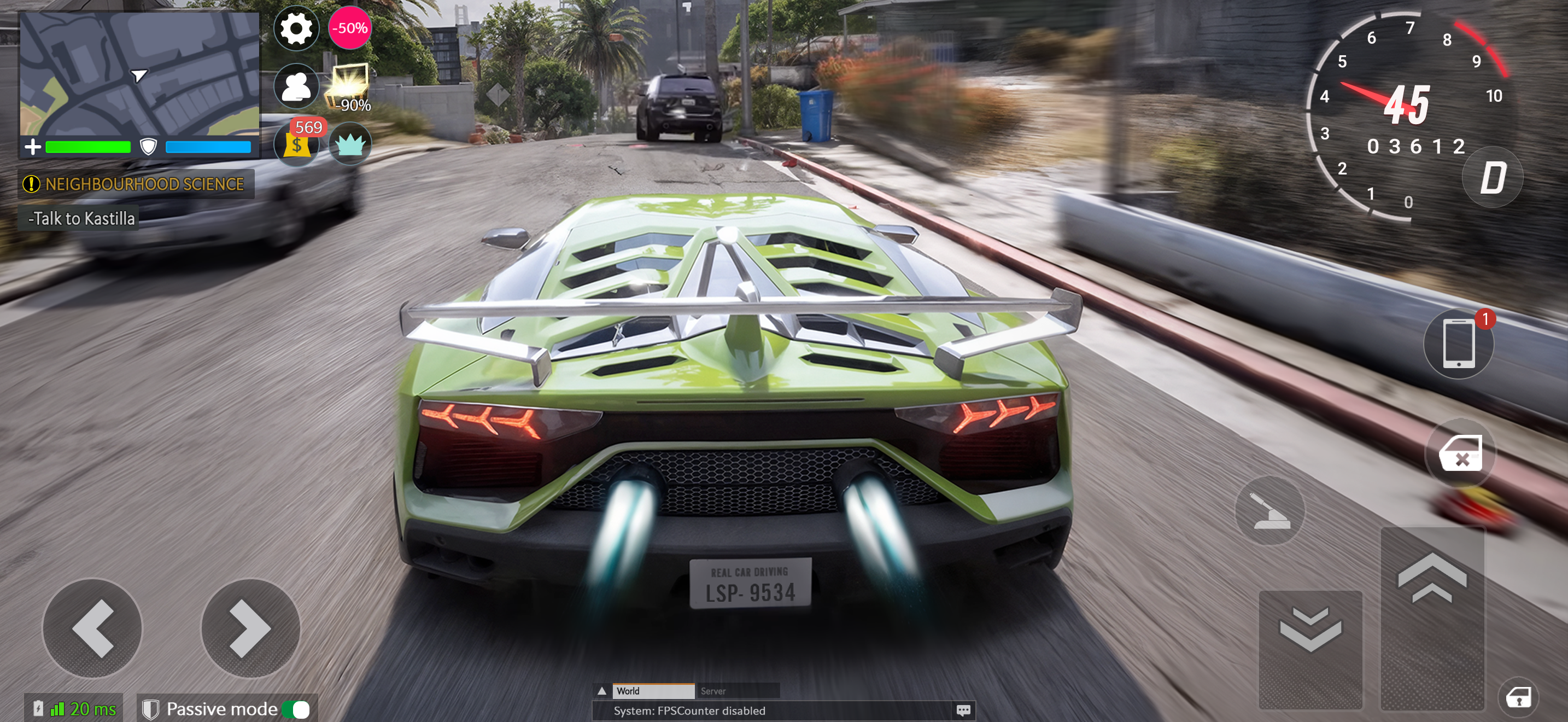Select the Neighbourhood Science quest tracker
The width and height of the screenshot is (1568, 722).
tap(136, 184)
